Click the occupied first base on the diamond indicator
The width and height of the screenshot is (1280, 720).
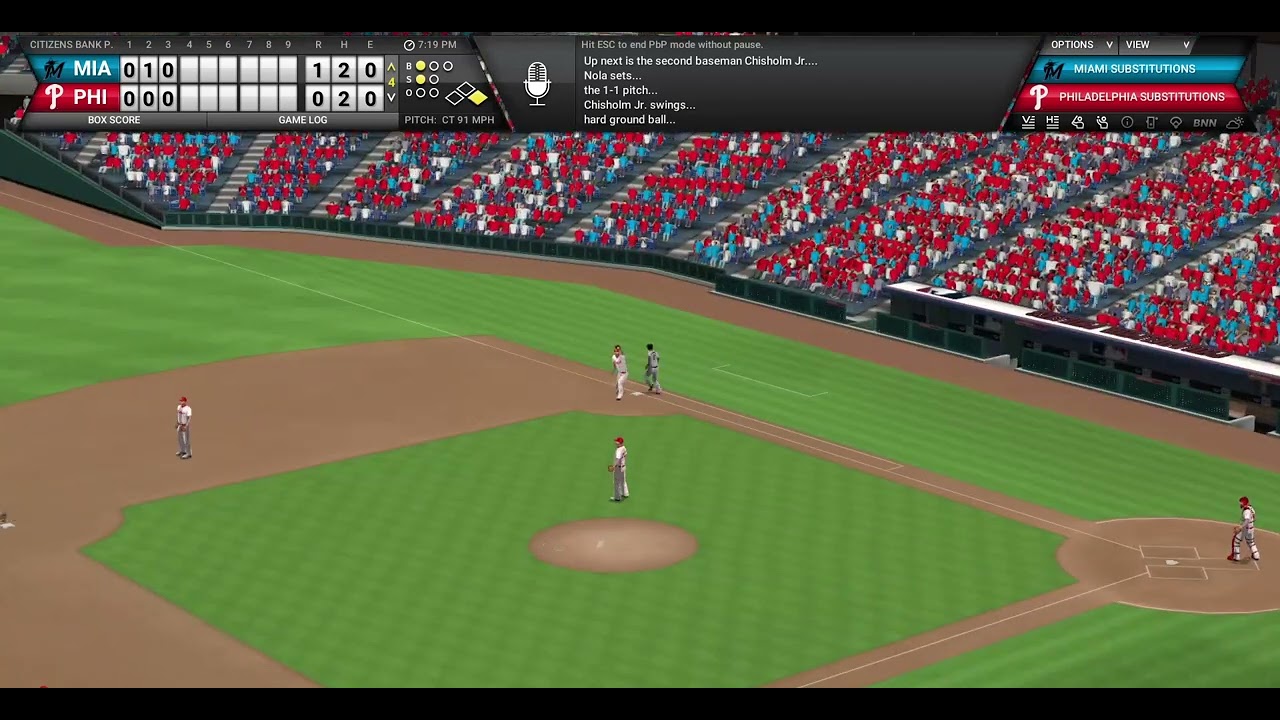[x=477, y=97]
